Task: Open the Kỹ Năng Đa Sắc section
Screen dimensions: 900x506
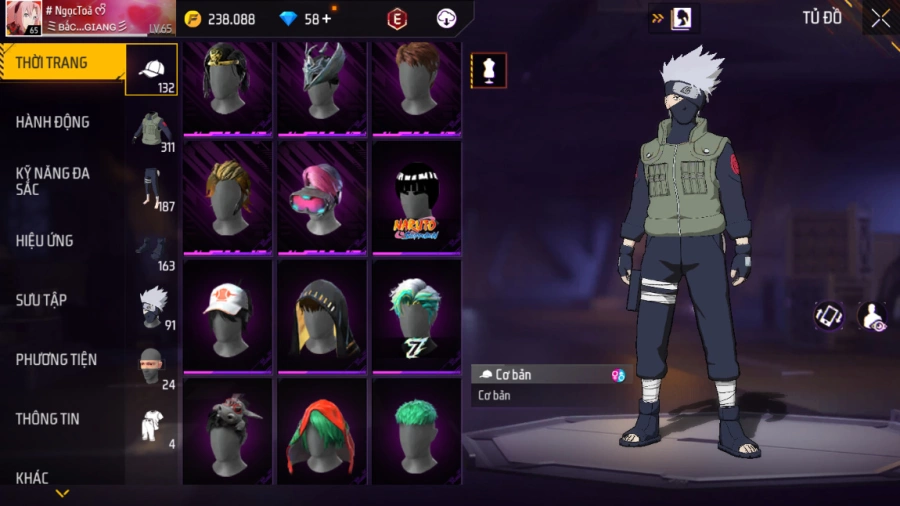Action: 52,181
